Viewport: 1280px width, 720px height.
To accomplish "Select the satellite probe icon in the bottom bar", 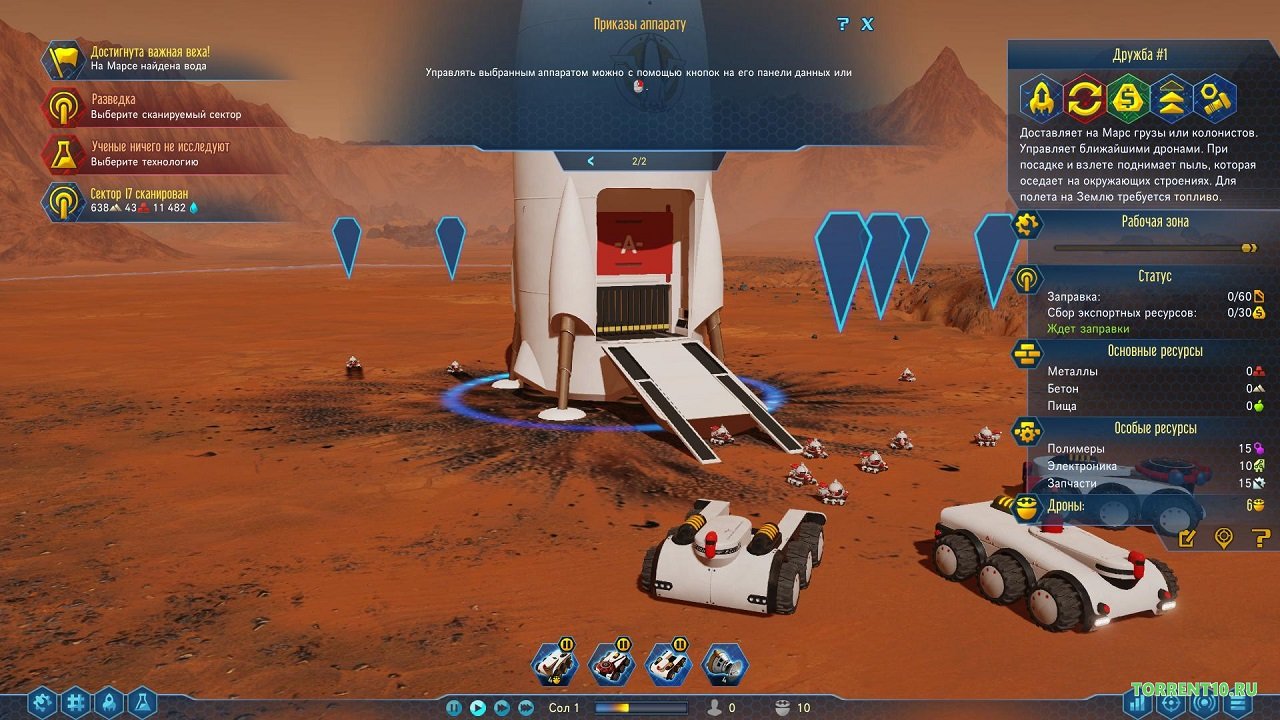I will point(724,663).
